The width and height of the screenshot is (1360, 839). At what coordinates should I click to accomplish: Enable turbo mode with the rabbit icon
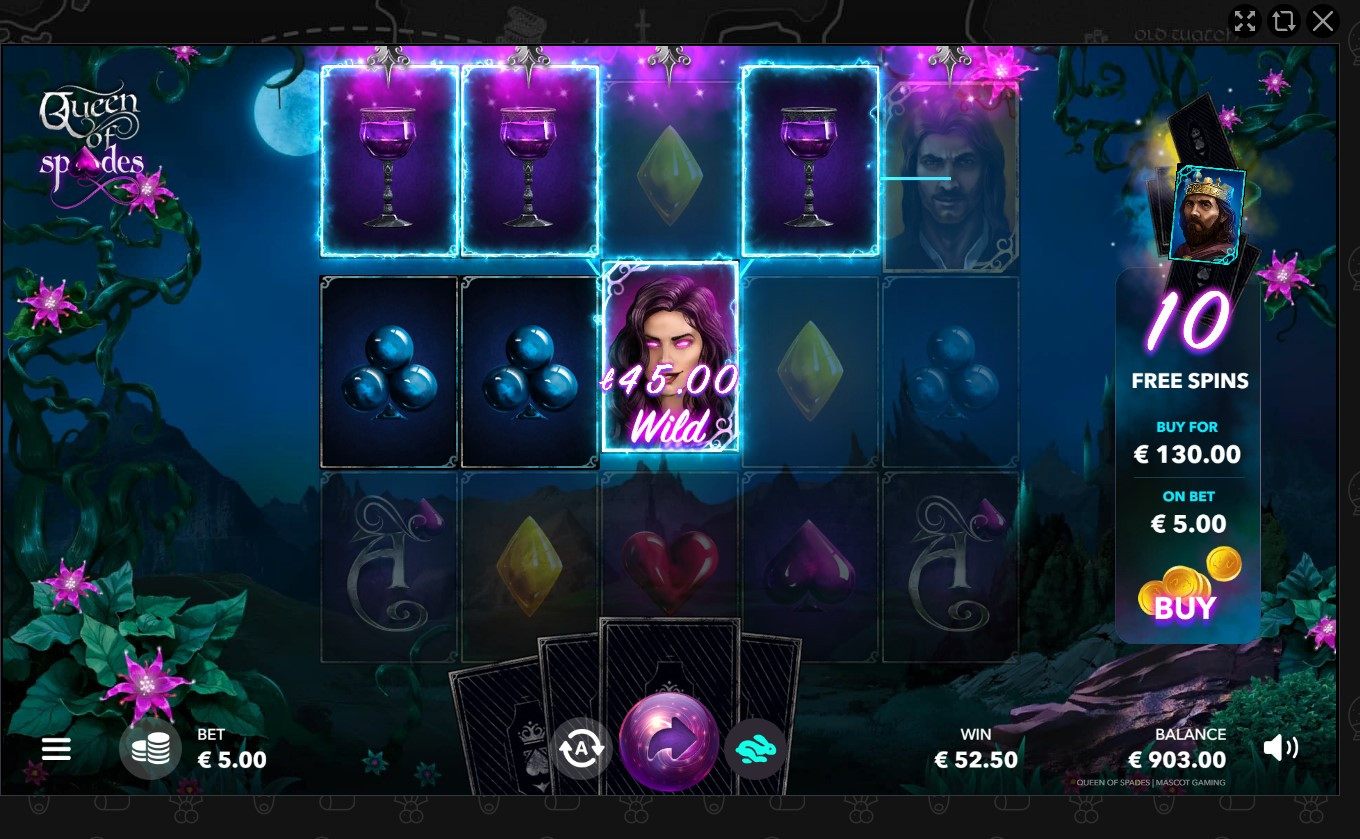755,748
